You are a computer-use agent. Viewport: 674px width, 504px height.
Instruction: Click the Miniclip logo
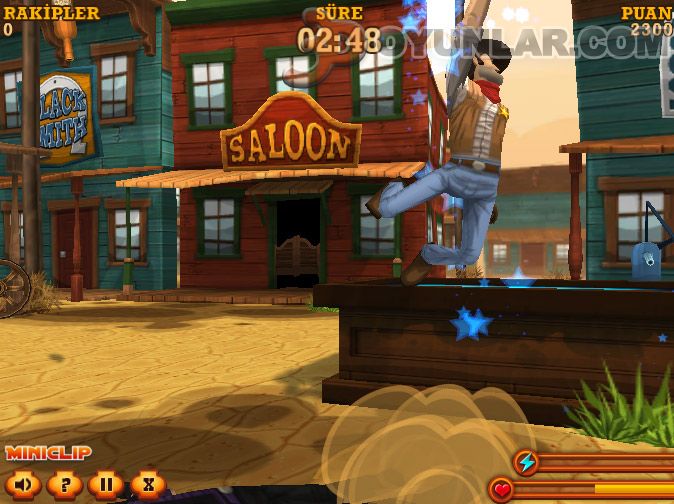coord(48,453)
